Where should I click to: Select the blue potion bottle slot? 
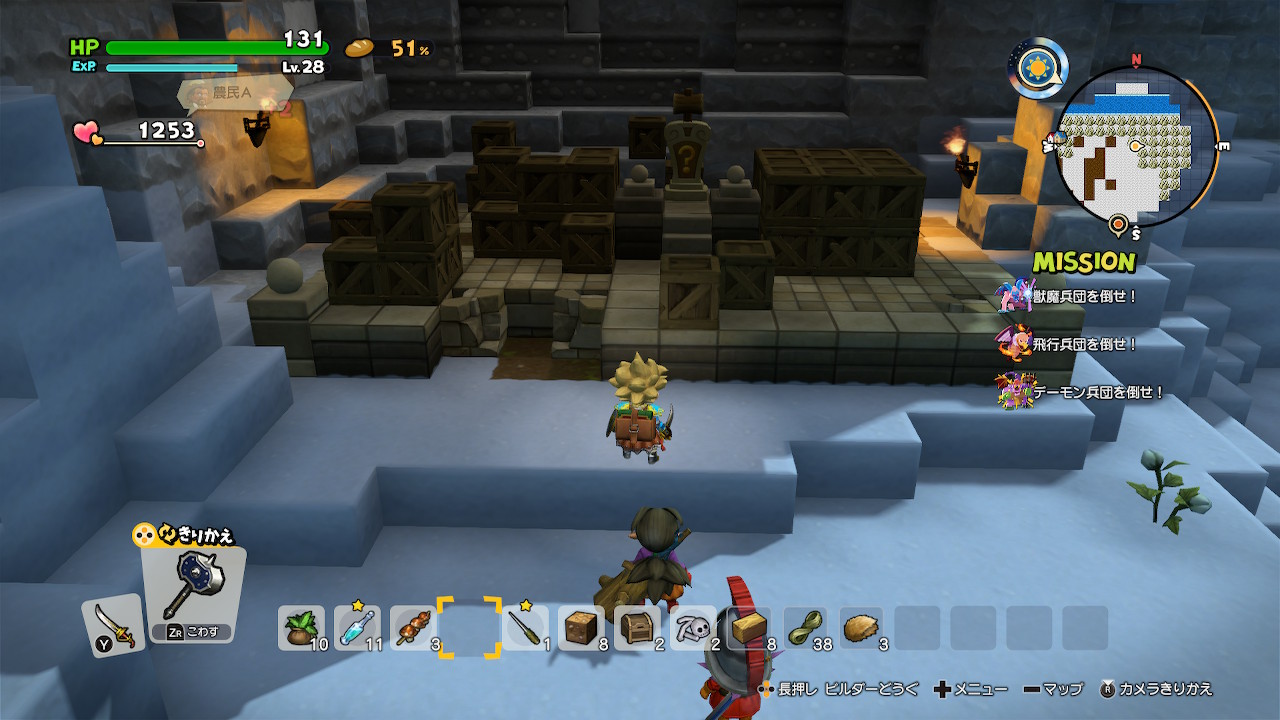pos(357,628)
